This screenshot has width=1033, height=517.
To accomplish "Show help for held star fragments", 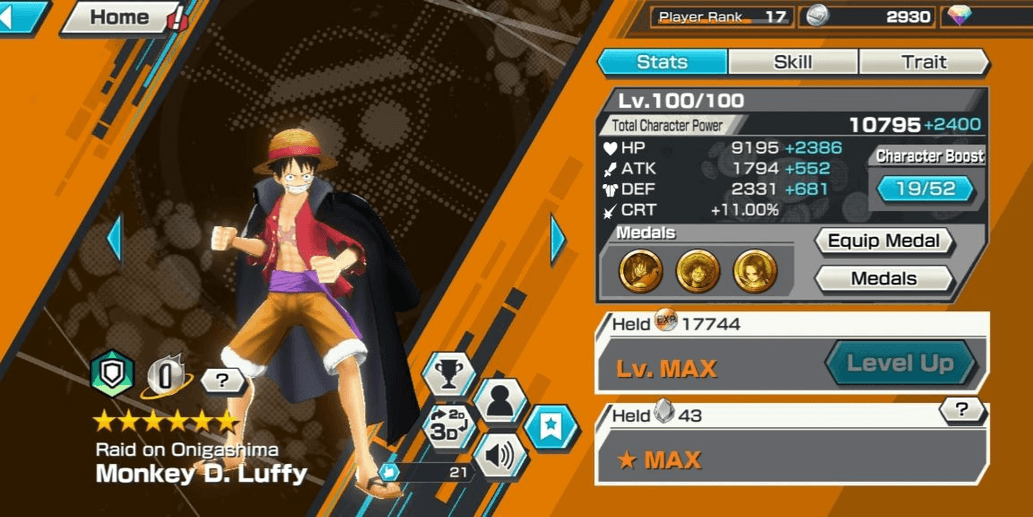I will coord(962,408).
